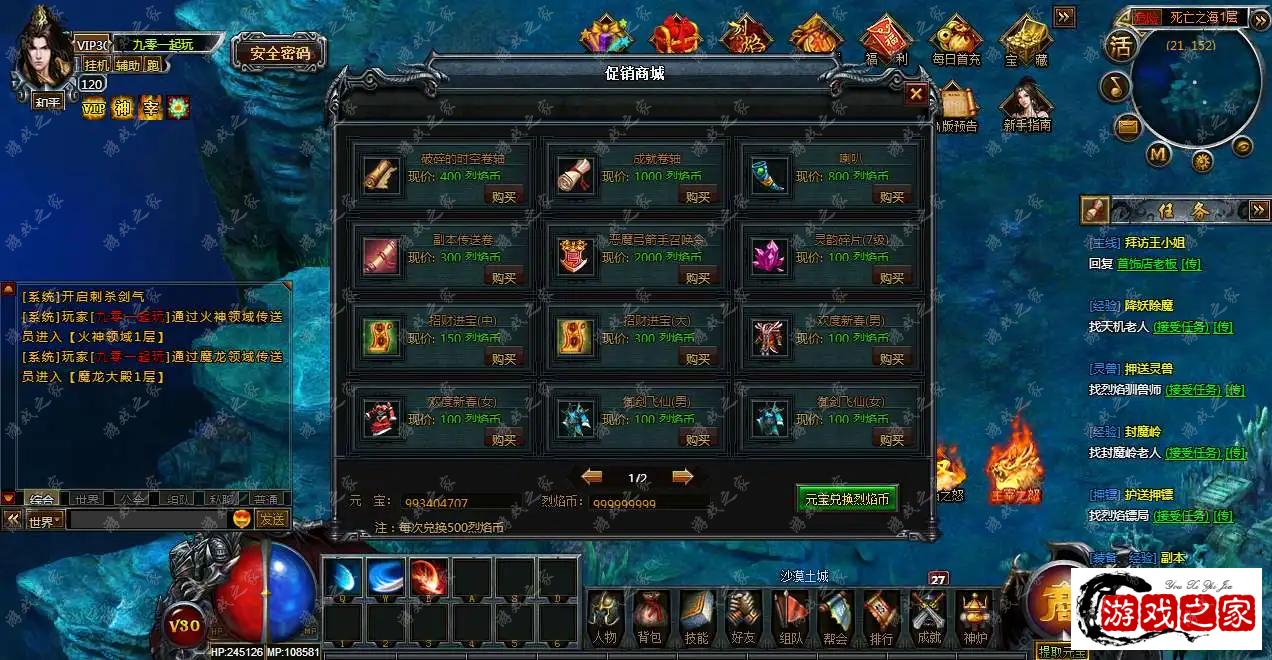Open the 安全密码 security password button
Screen dimensions: 1272x660
[280, 53]
